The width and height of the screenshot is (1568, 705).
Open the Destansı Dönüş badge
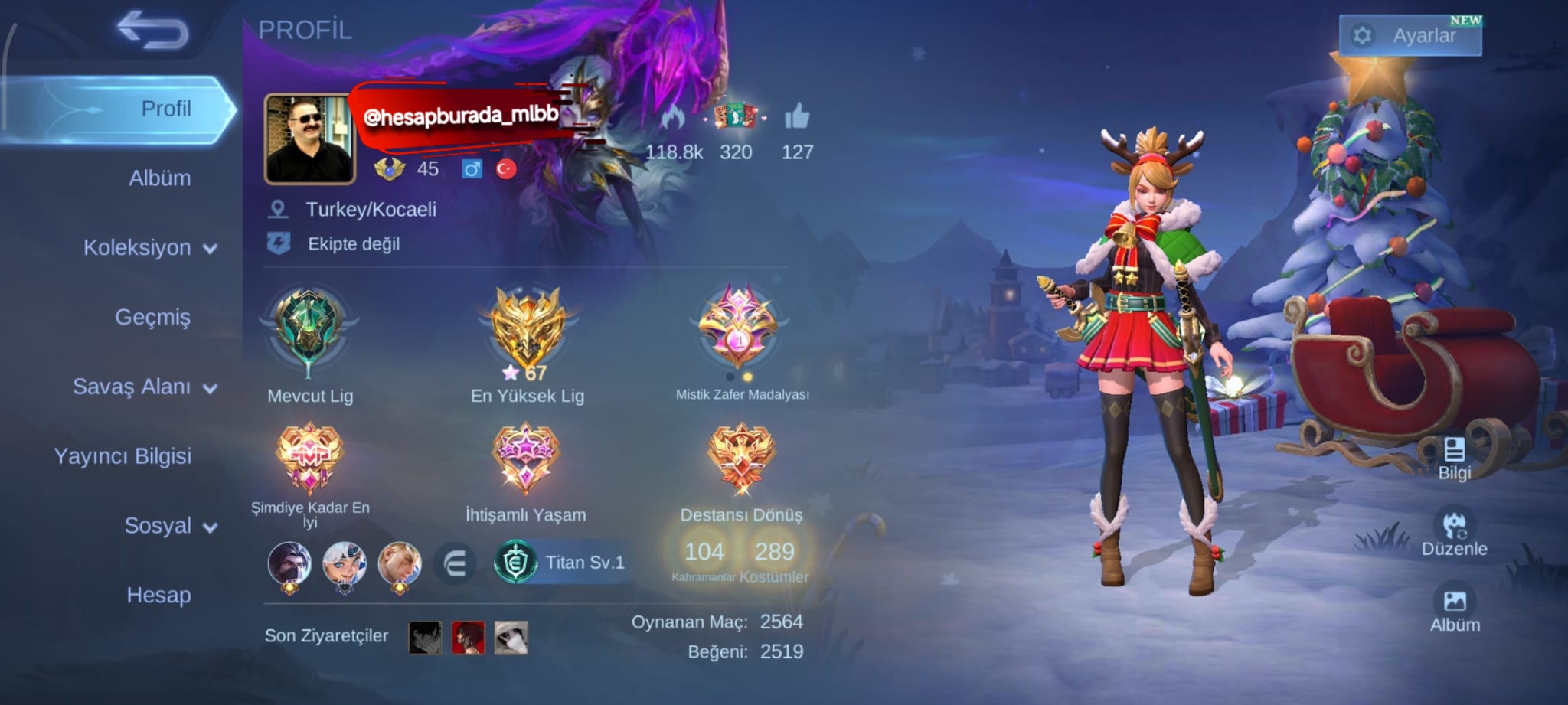point(741,459)
